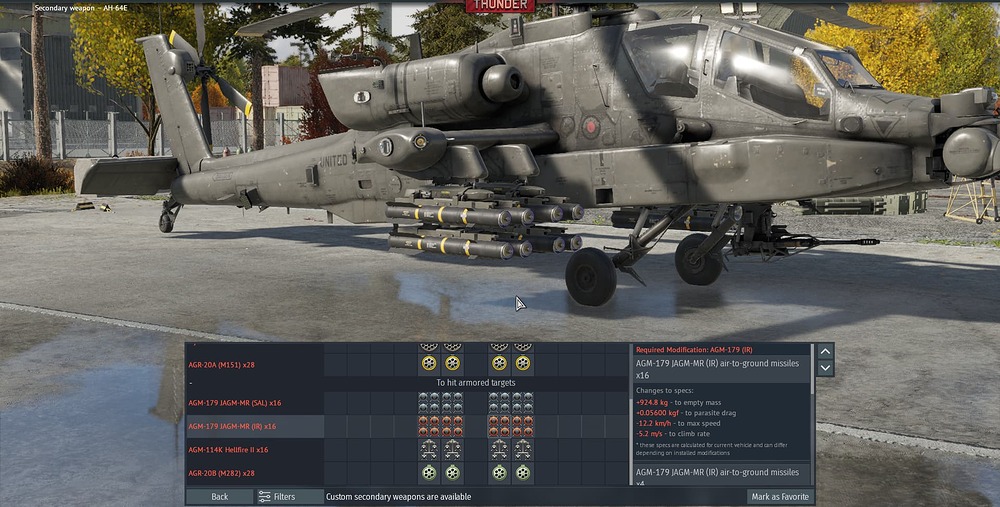Screen dimensions: 1000x507
Task: Choose the AGR-20B (M282) x28 preset
Action: coord(222,473)
